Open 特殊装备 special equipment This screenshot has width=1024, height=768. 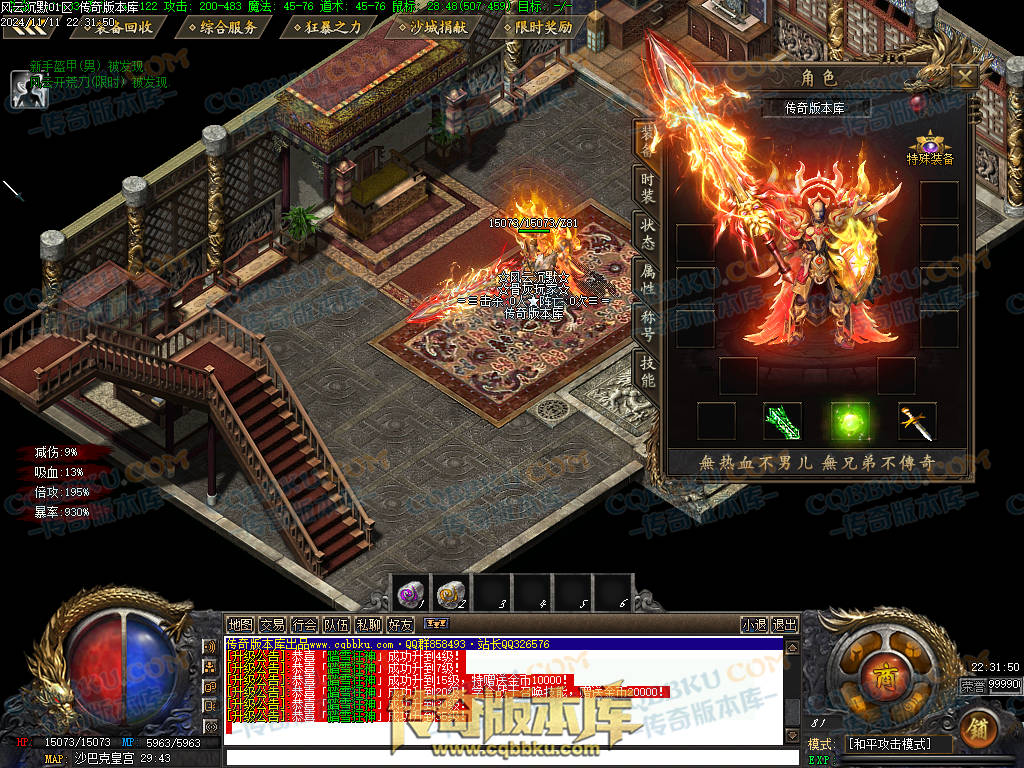tap(930, 148)
